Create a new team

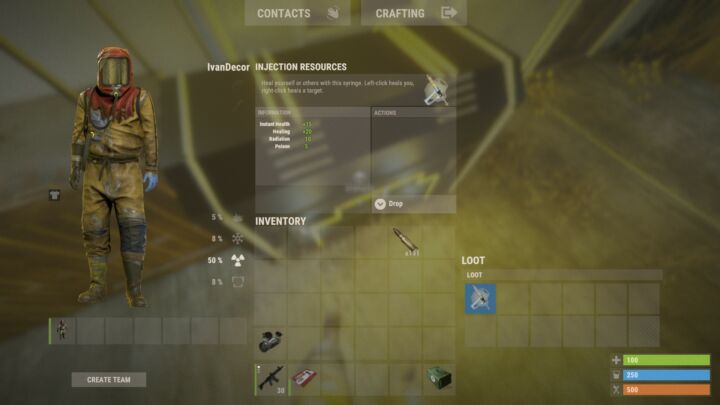(x=109, y=380)
